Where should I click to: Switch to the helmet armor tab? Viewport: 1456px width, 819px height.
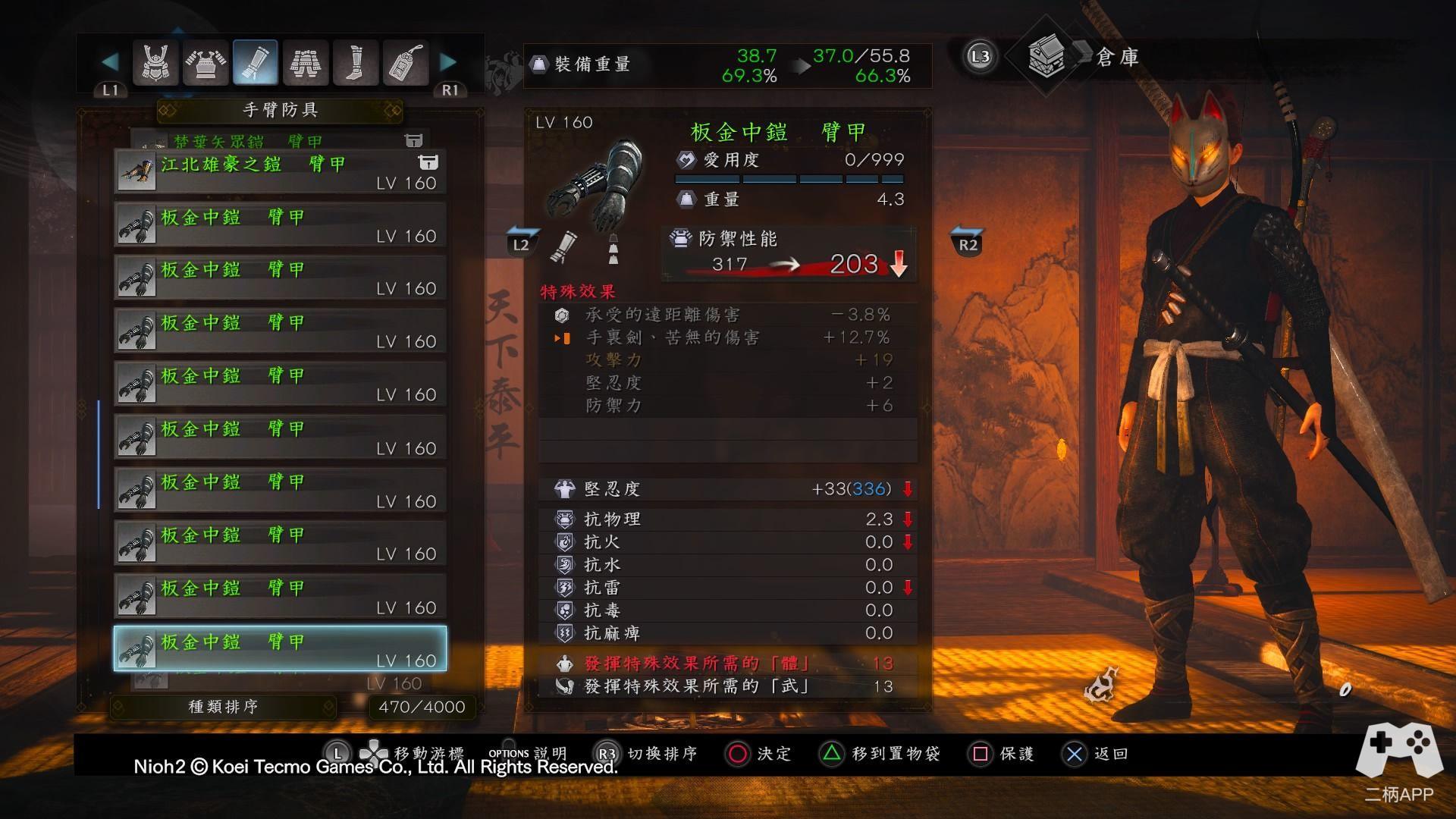pos(155,62)
